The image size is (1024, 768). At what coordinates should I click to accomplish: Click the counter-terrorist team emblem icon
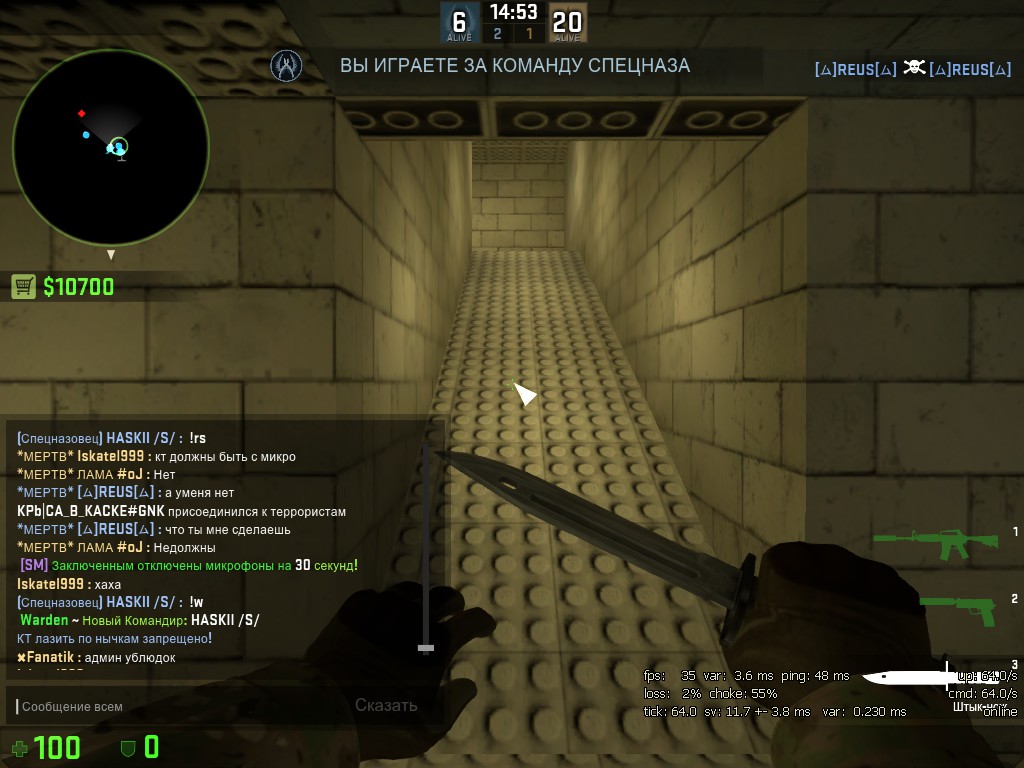click(x=287, y=66)
